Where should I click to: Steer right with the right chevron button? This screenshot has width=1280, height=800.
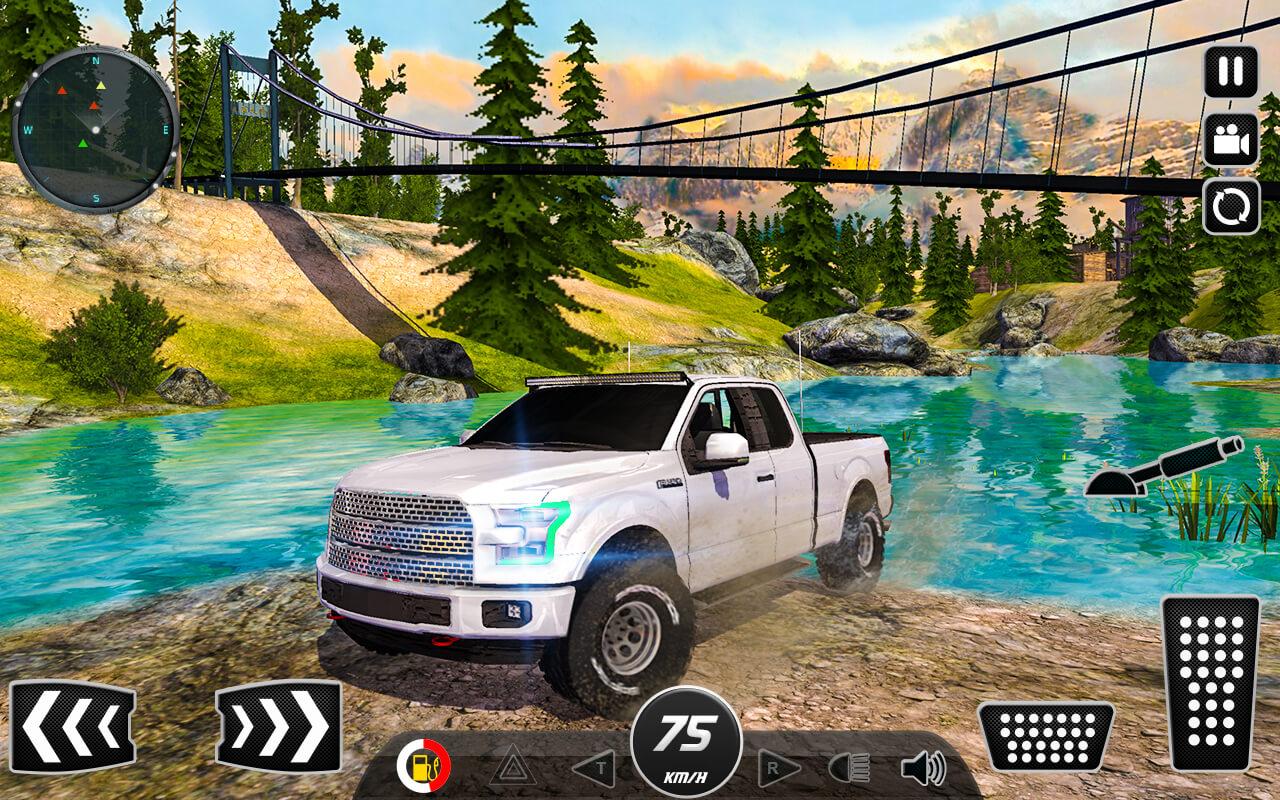point(278,726)
